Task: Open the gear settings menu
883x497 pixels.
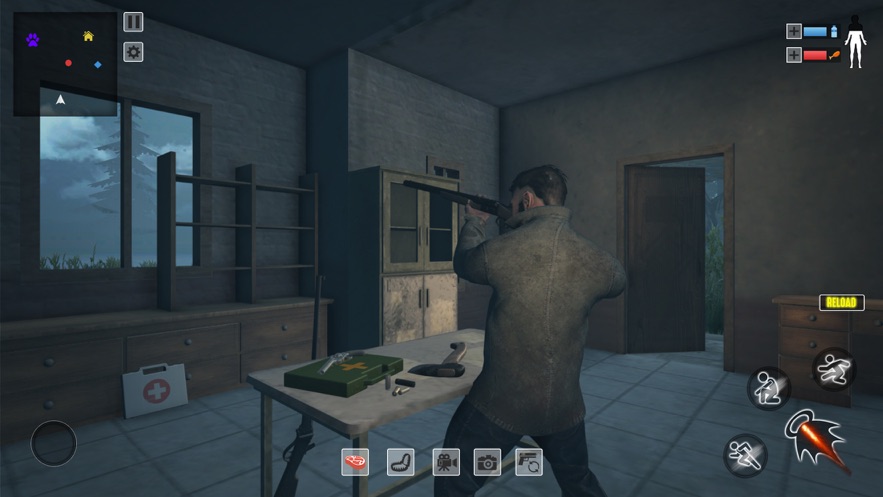Action: pyautogui.click(x=133, y=52)
